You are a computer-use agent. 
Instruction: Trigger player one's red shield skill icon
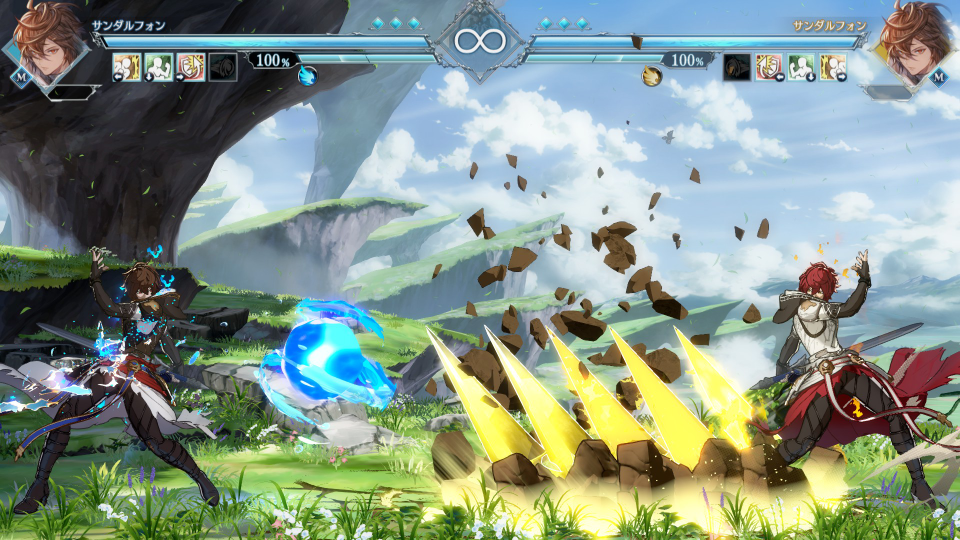(x=190, y=67)
